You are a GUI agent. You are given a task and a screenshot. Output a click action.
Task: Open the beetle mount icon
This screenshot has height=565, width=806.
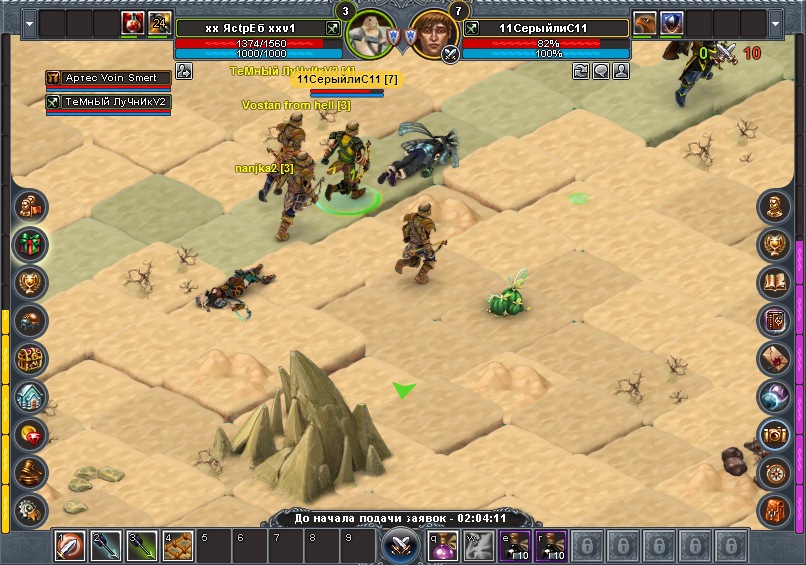pyautogui.click(x=31, y=320)
